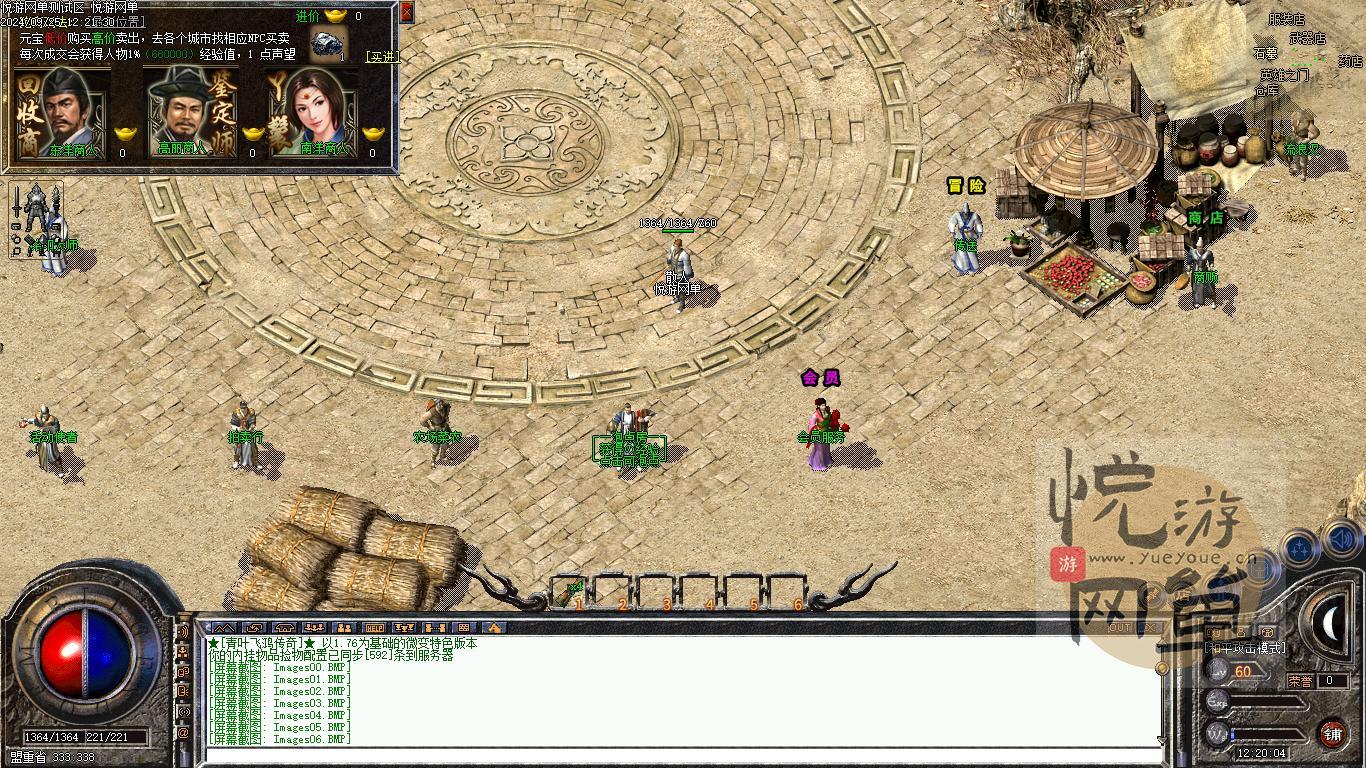Select the 武器店 map location label
Image resolution: width=1366 pixels, height=768 pixels.
coord(1307,39)
